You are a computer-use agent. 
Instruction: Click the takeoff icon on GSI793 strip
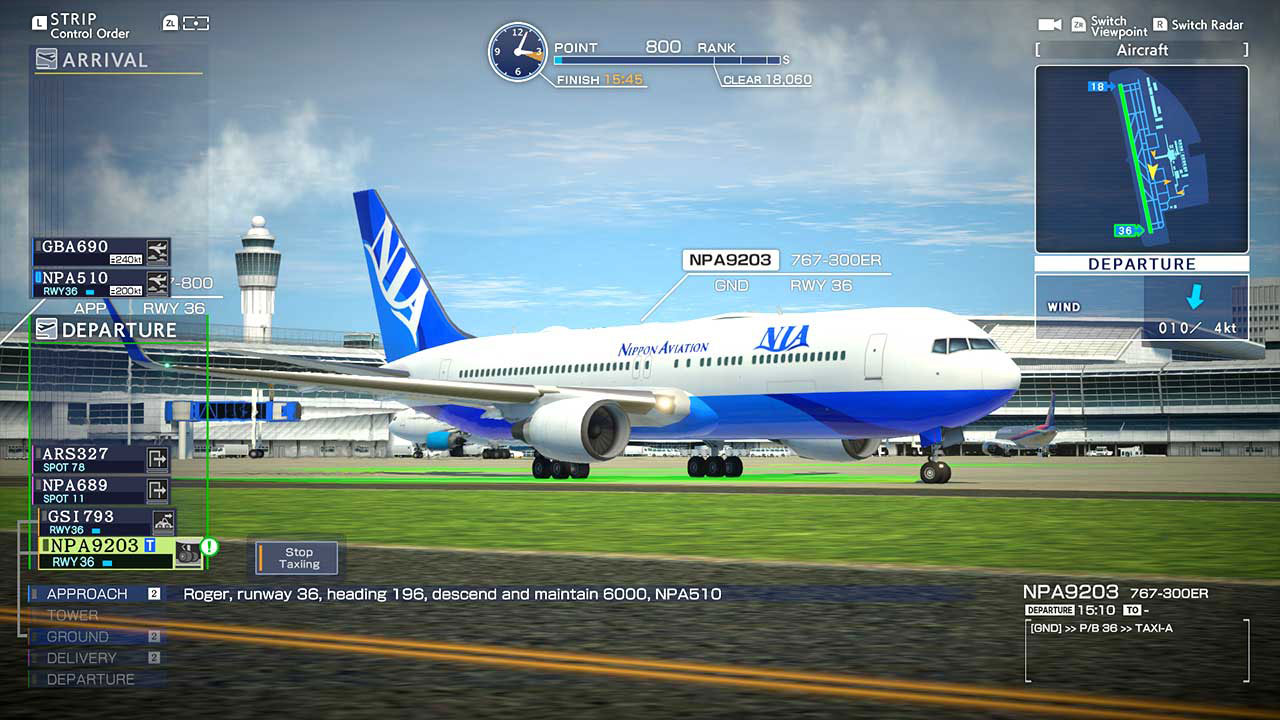tap(164, 521)
